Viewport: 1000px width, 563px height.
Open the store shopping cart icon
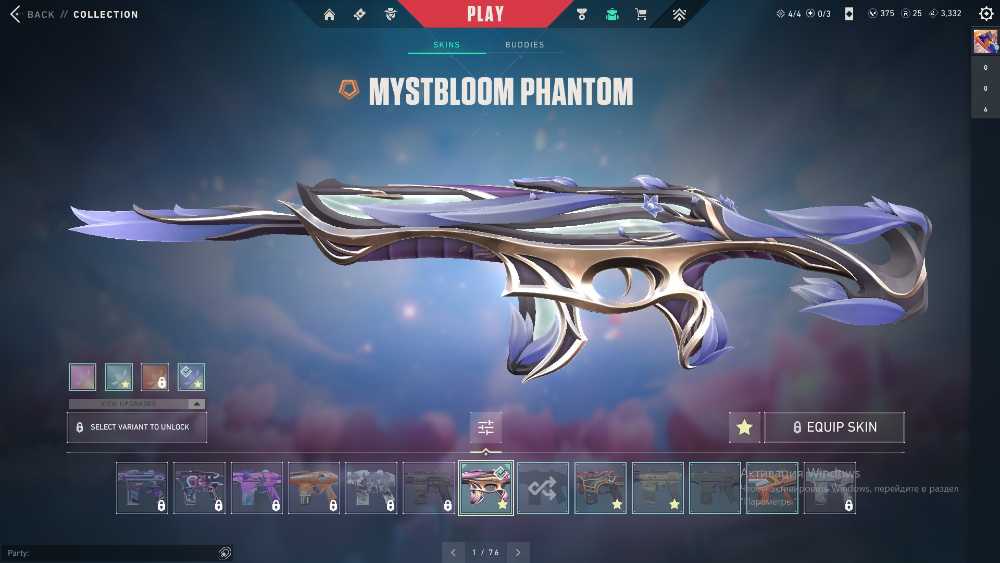[x=641, y=14]
